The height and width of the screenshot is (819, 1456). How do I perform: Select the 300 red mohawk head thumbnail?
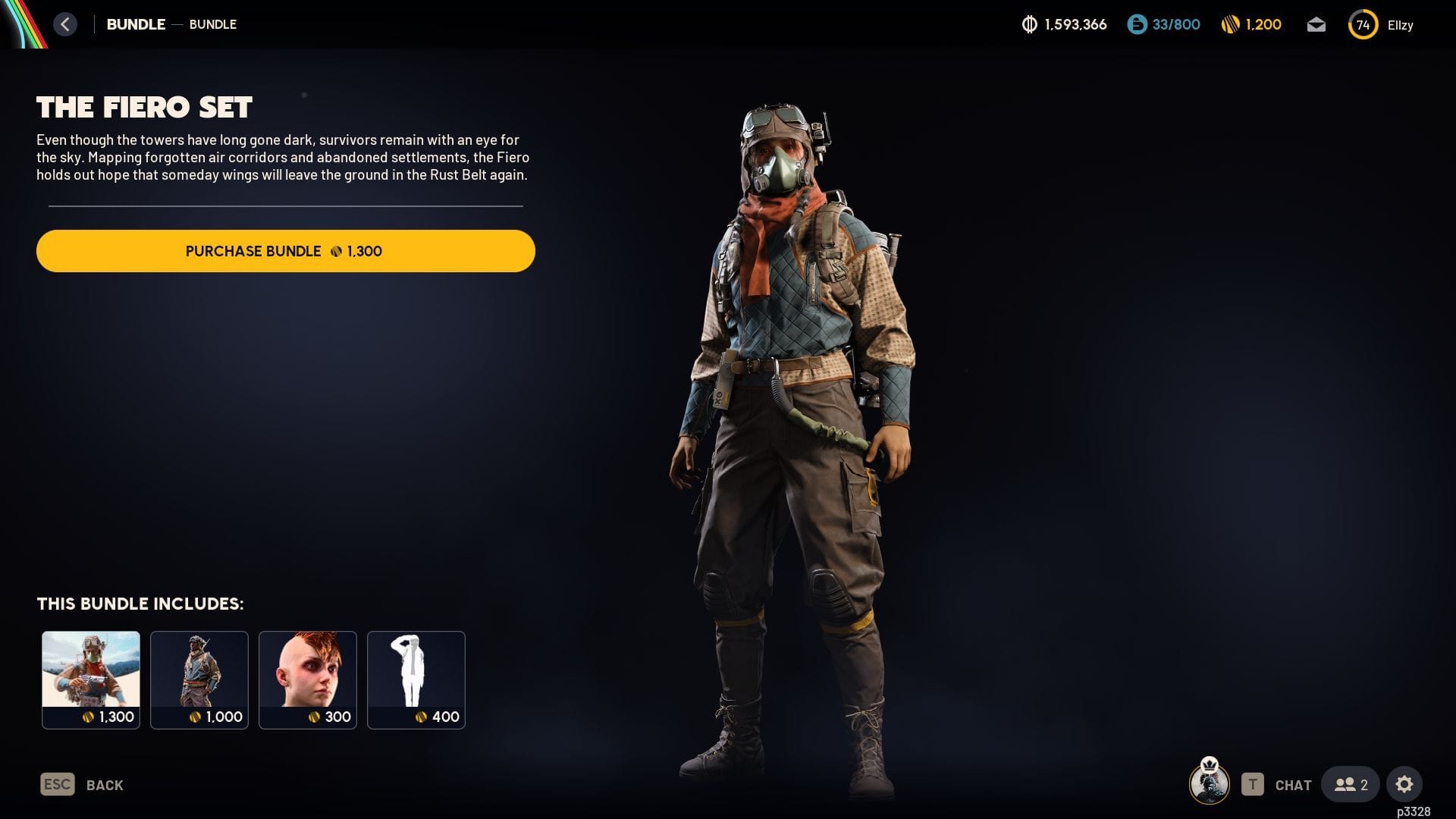[308, 679]
